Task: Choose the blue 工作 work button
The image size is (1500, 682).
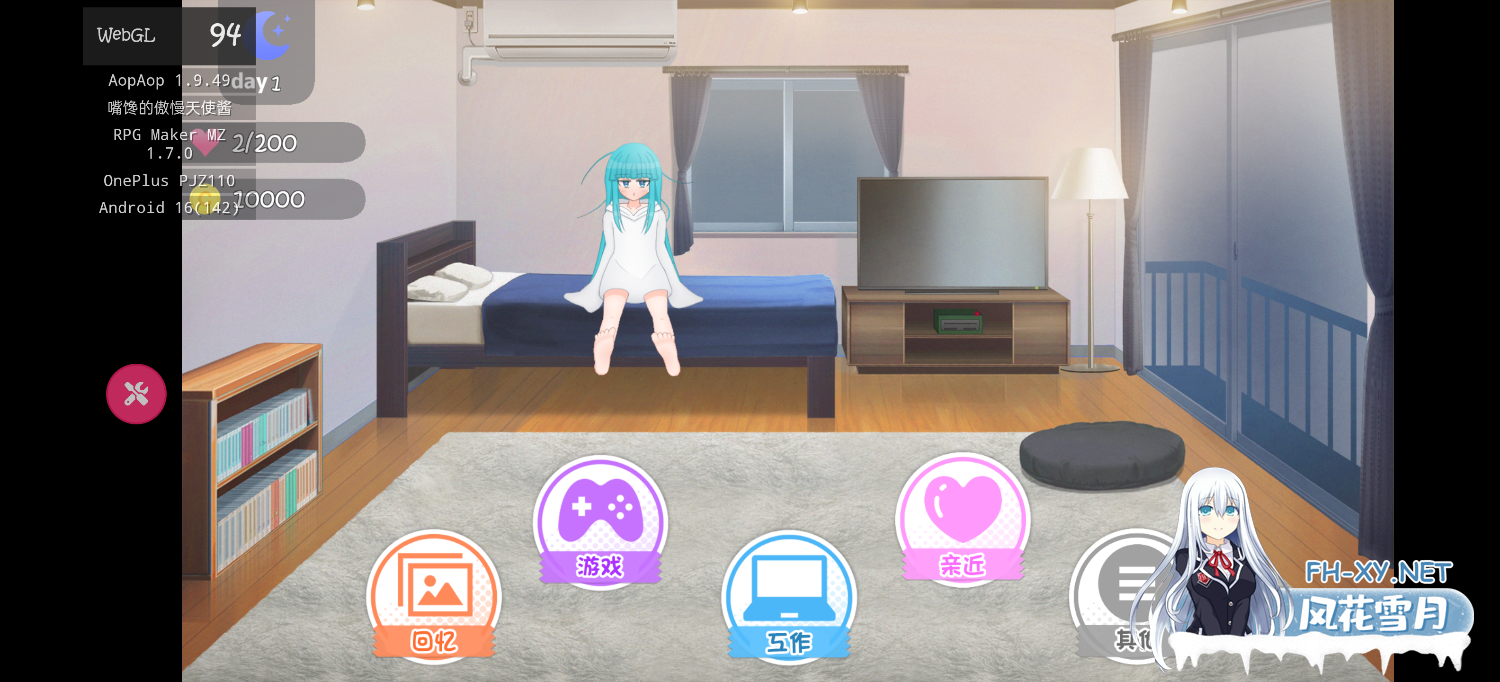Action: click(x=789, y=596)
